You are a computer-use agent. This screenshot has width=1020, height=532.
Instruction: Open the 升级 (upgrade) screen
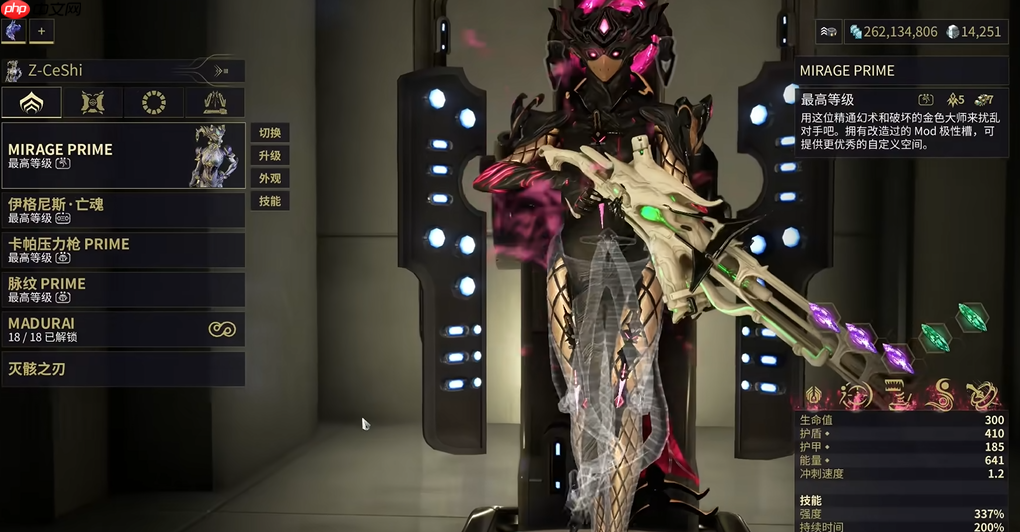point(269,156)
